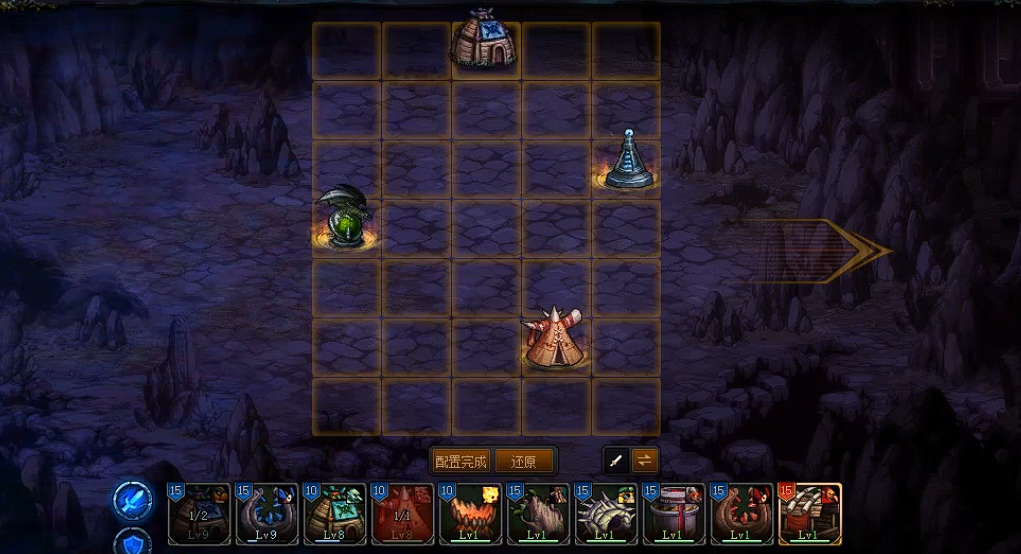Image resolution: width=1021 pixels, height=554 pixels.
Task: Click the 还原 reset button
Action: click(524, 462)
